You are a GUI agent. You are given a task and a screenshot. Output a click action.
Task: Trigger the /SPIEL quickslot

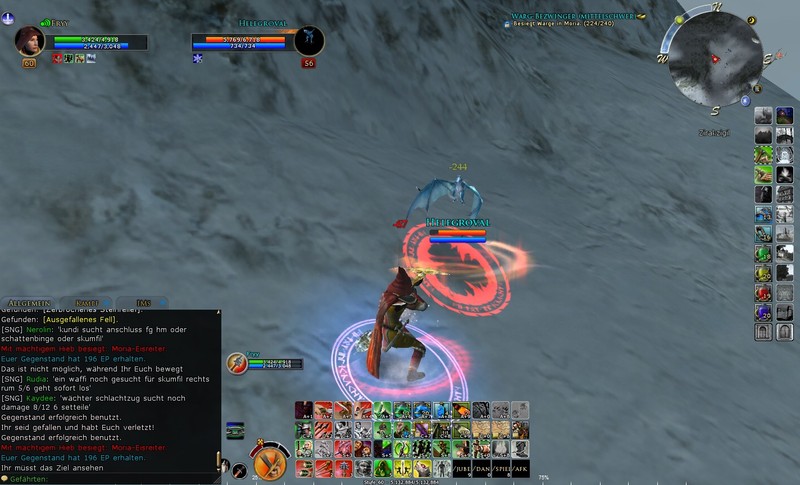[500, 467]
